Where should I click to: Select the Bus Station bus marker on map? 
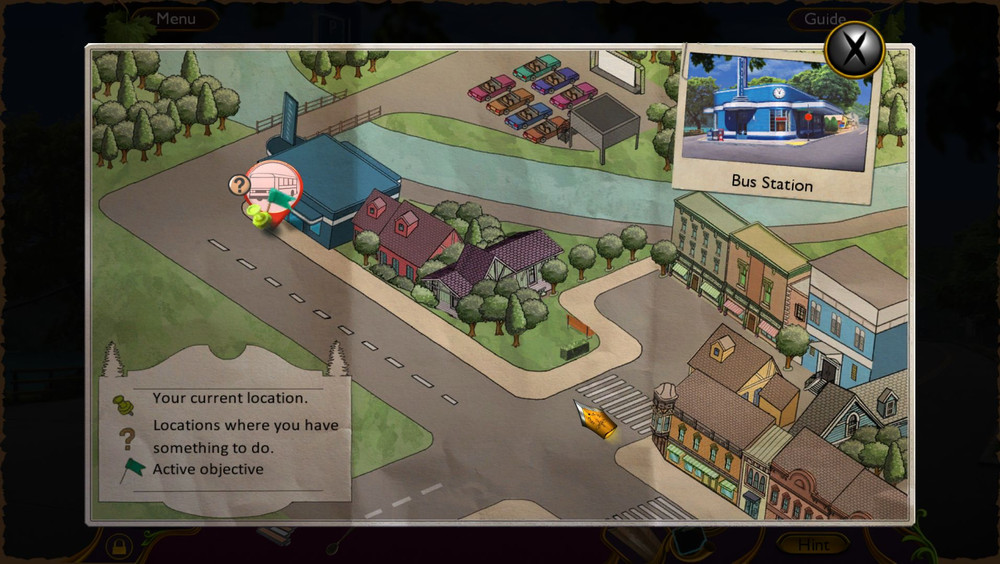[271, 187]
